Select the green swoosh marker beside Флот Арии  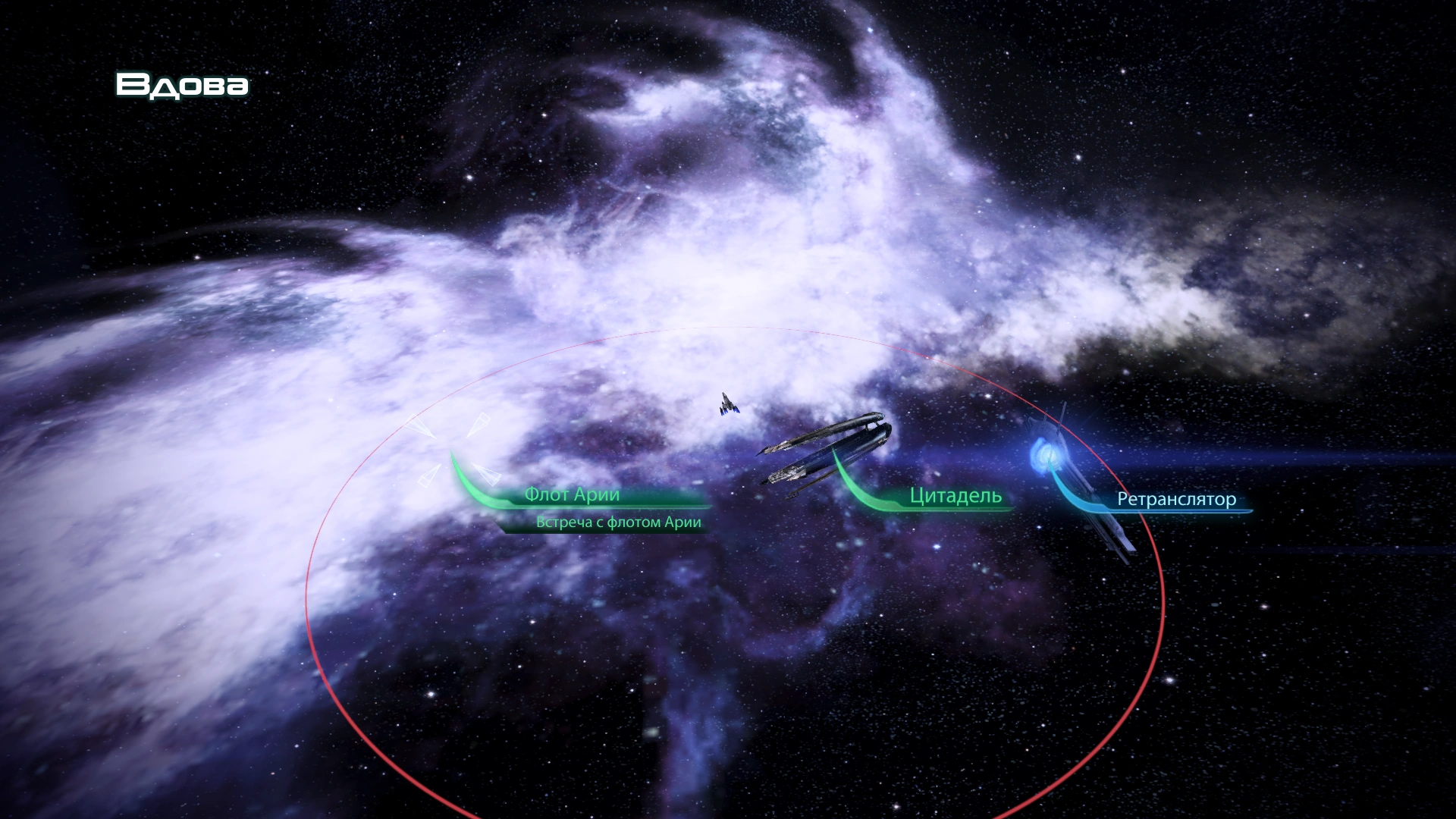[x=466, y=478]
